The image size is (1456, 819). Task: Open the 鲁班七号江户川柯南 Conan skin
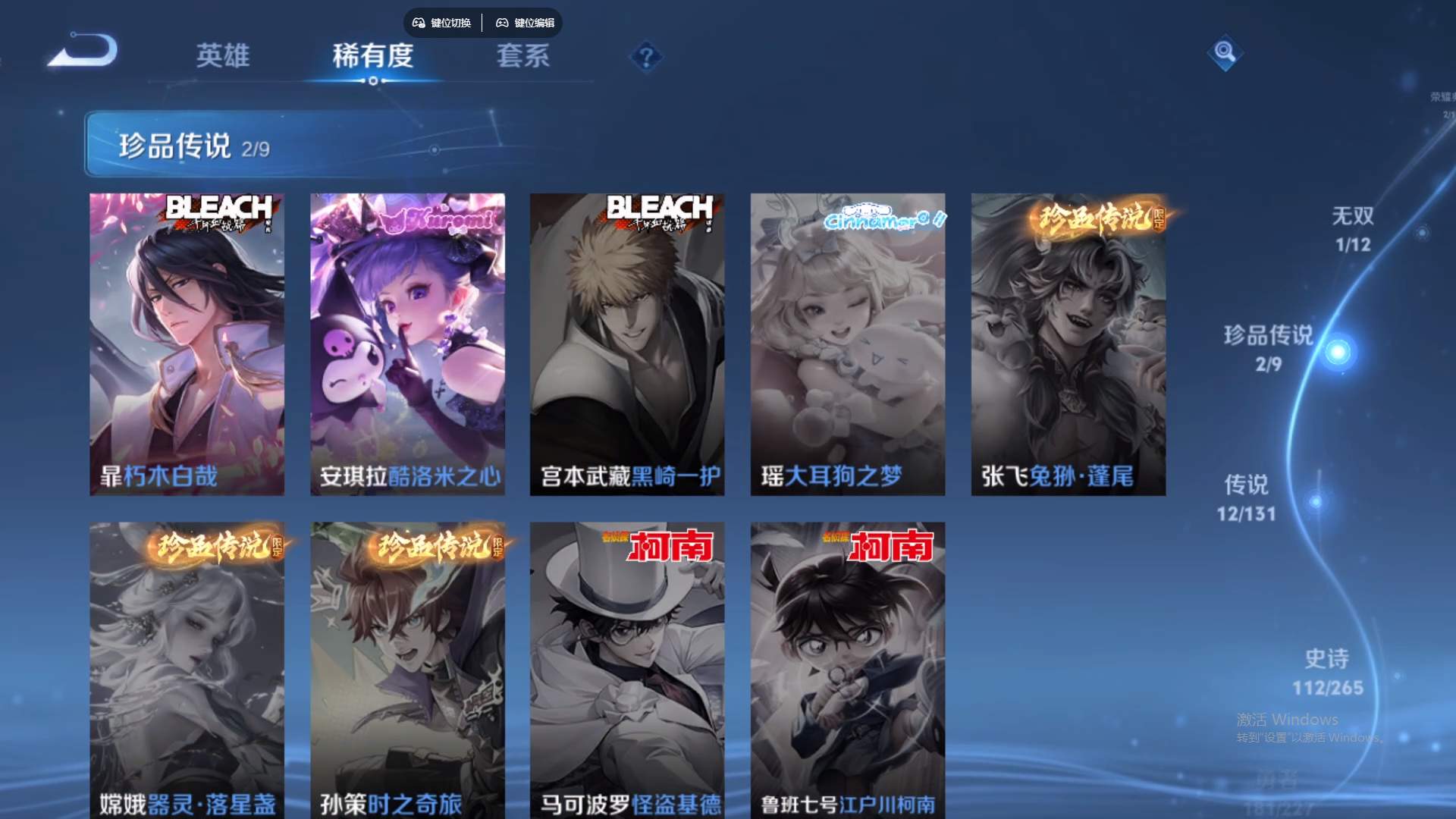pyautogui.click(x=847, y=667)
